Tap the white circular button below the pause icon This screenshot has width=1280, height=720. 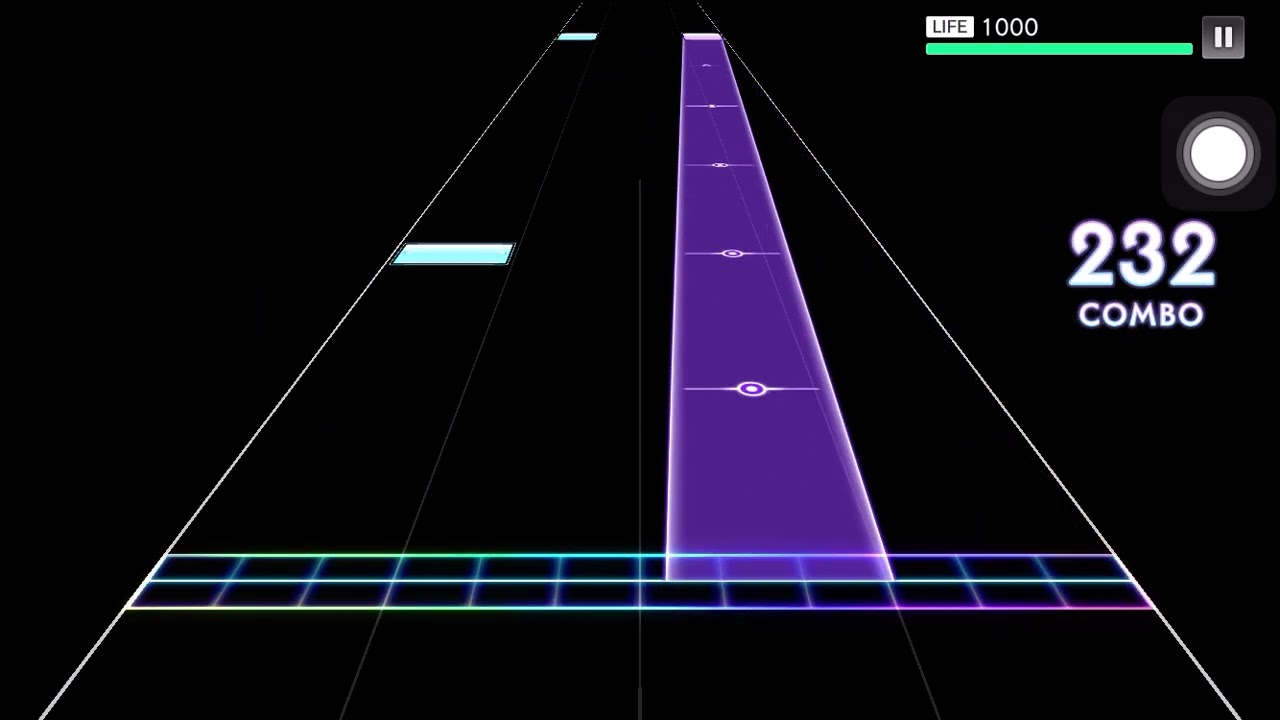[1217, 153]
